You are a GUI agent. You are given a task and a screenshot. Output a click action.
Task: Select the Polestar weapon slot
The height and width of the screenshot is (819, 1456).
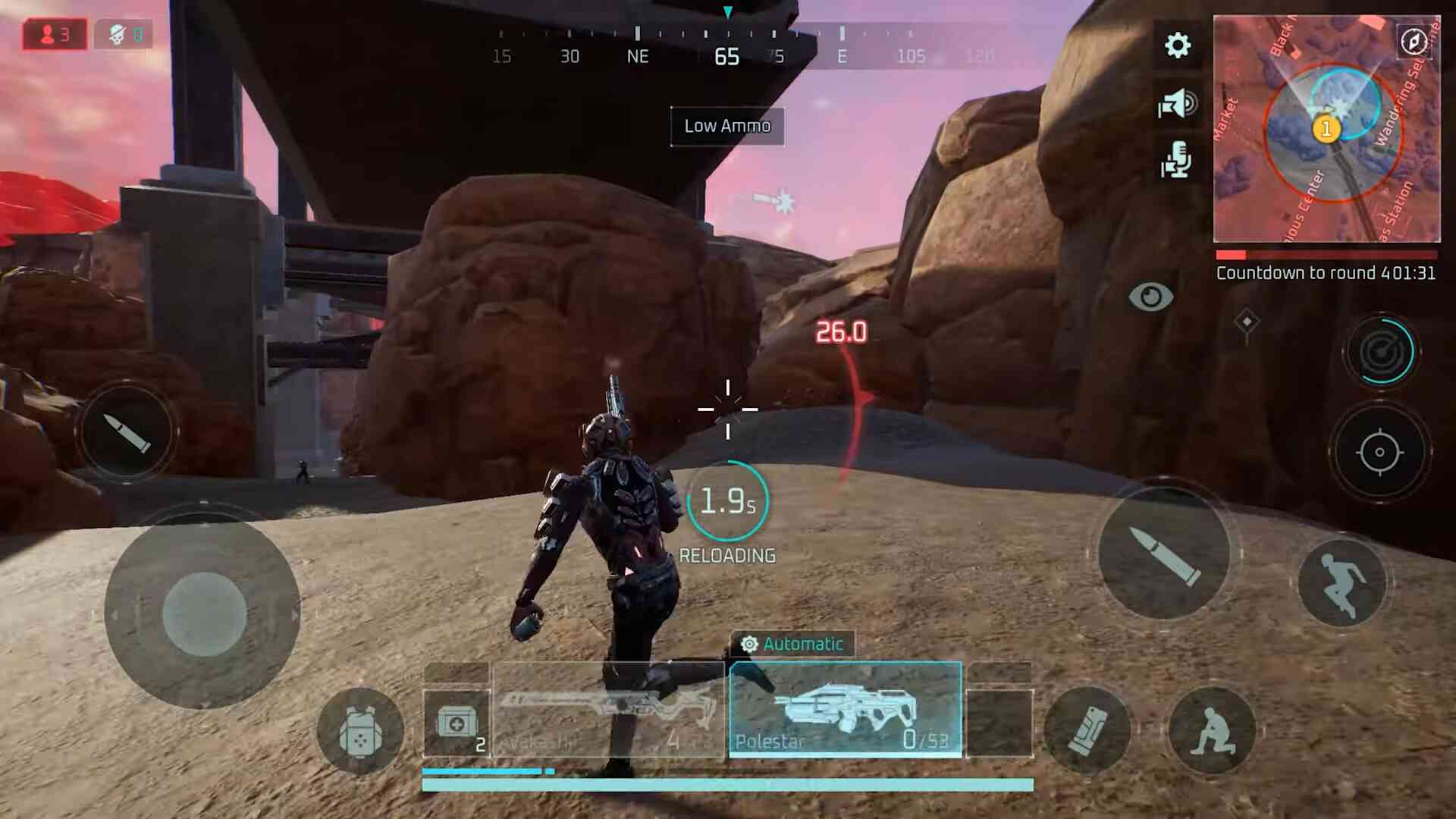pos(845,710)
